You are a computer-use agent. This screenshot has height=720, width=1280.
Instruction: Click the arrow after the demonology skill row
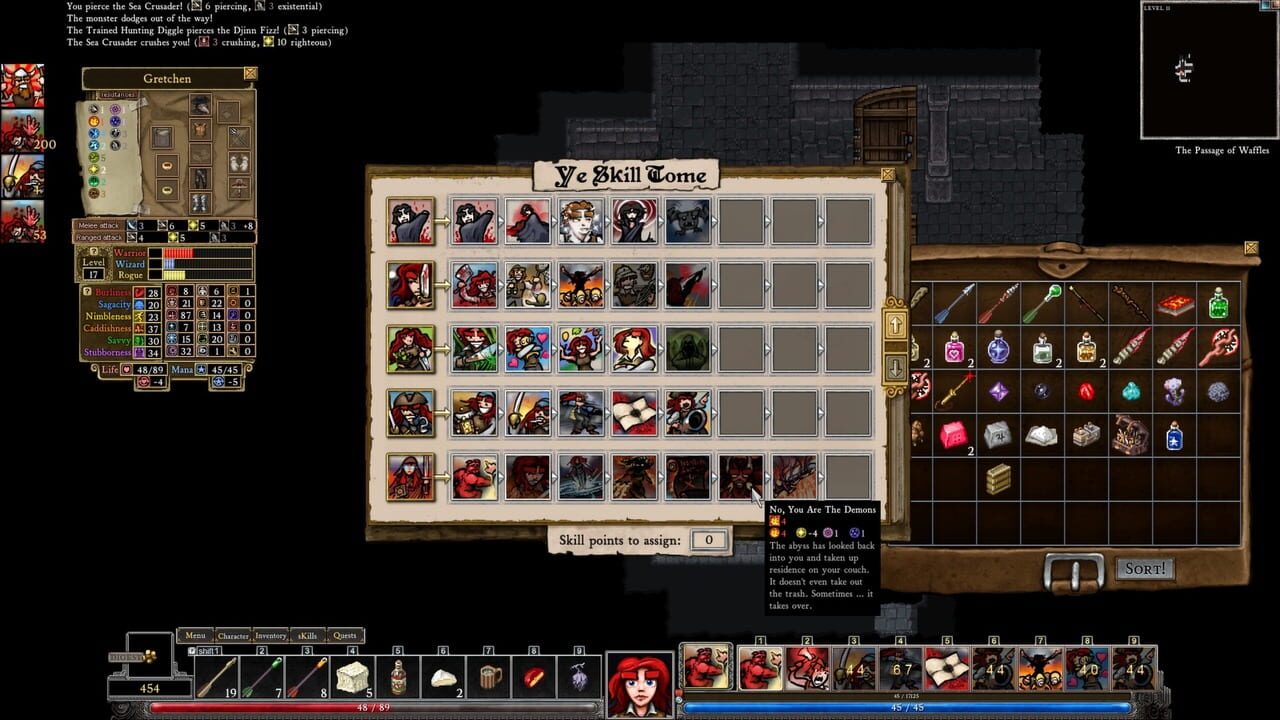click(822, 475)
